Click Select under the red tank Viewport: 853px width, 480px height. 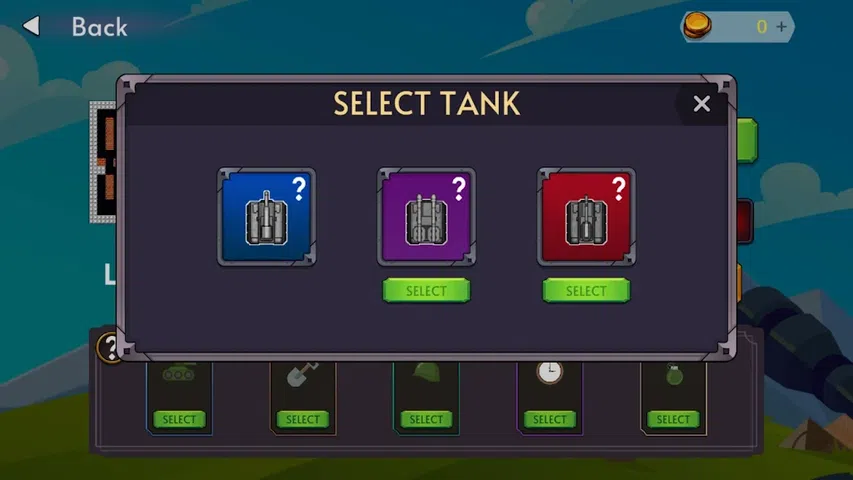tap(586, 291)
